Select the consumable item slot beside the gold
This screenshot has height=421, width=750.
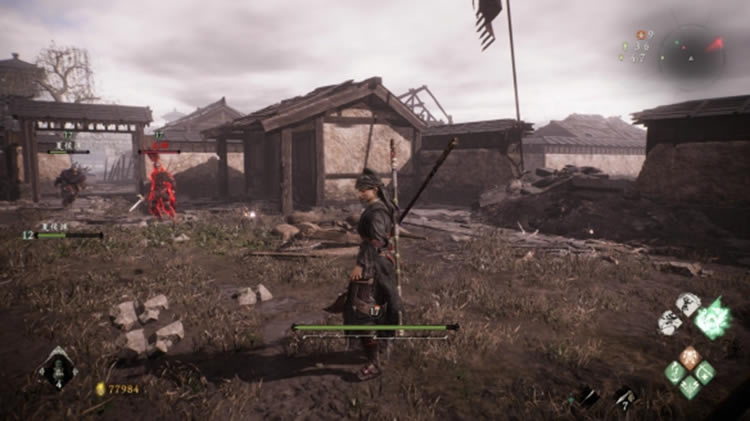(x=57, y=371)
